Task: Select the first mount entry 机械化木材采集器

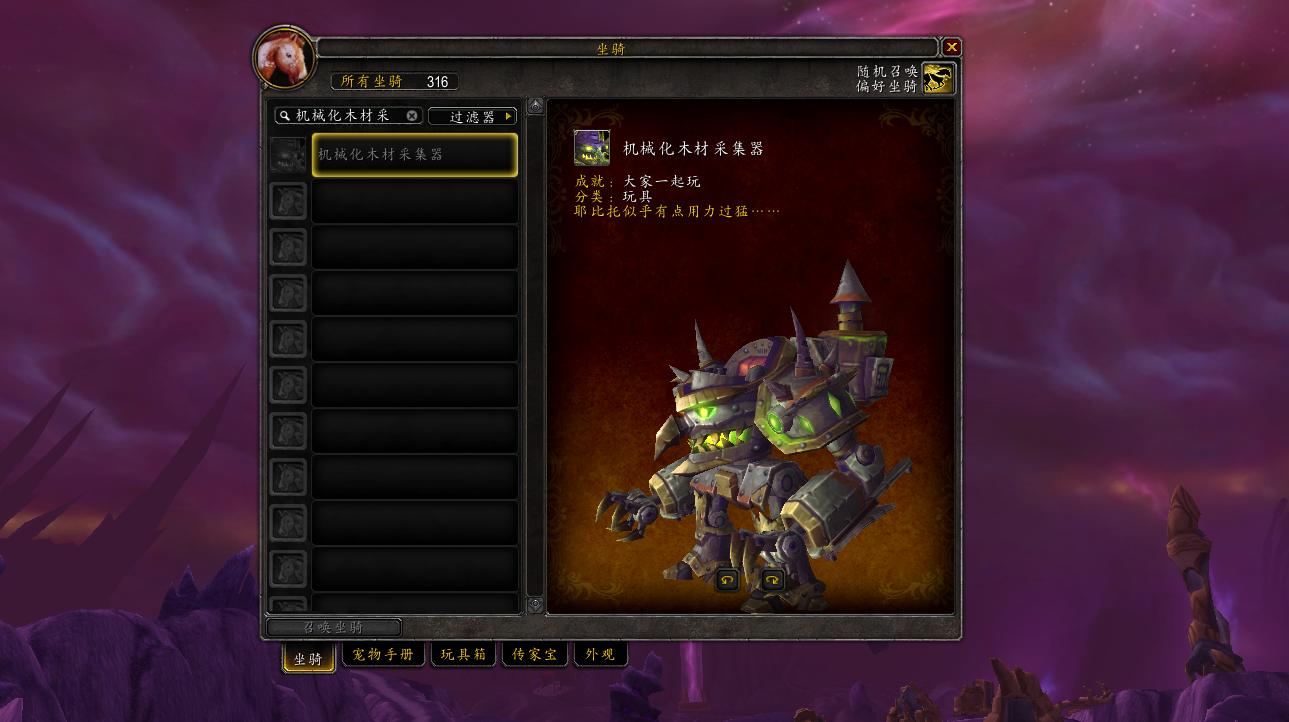Action: [x=415, y=153]
